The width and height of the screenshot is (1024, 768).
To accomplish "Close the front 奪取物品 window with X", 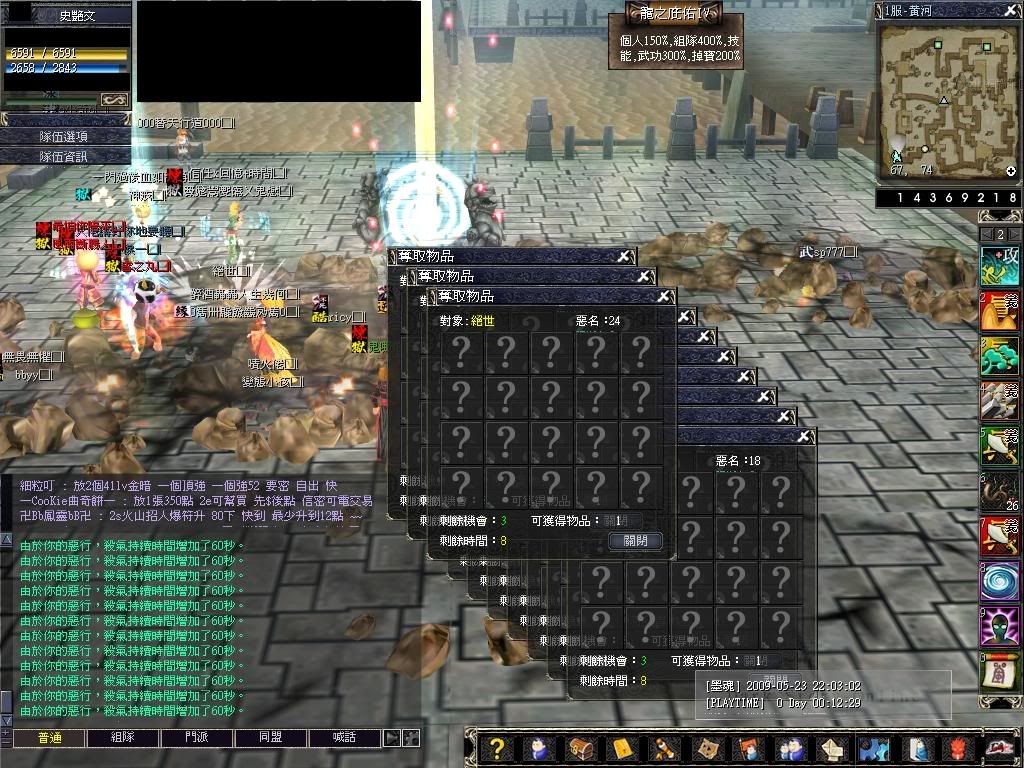I will coord(664,297).
